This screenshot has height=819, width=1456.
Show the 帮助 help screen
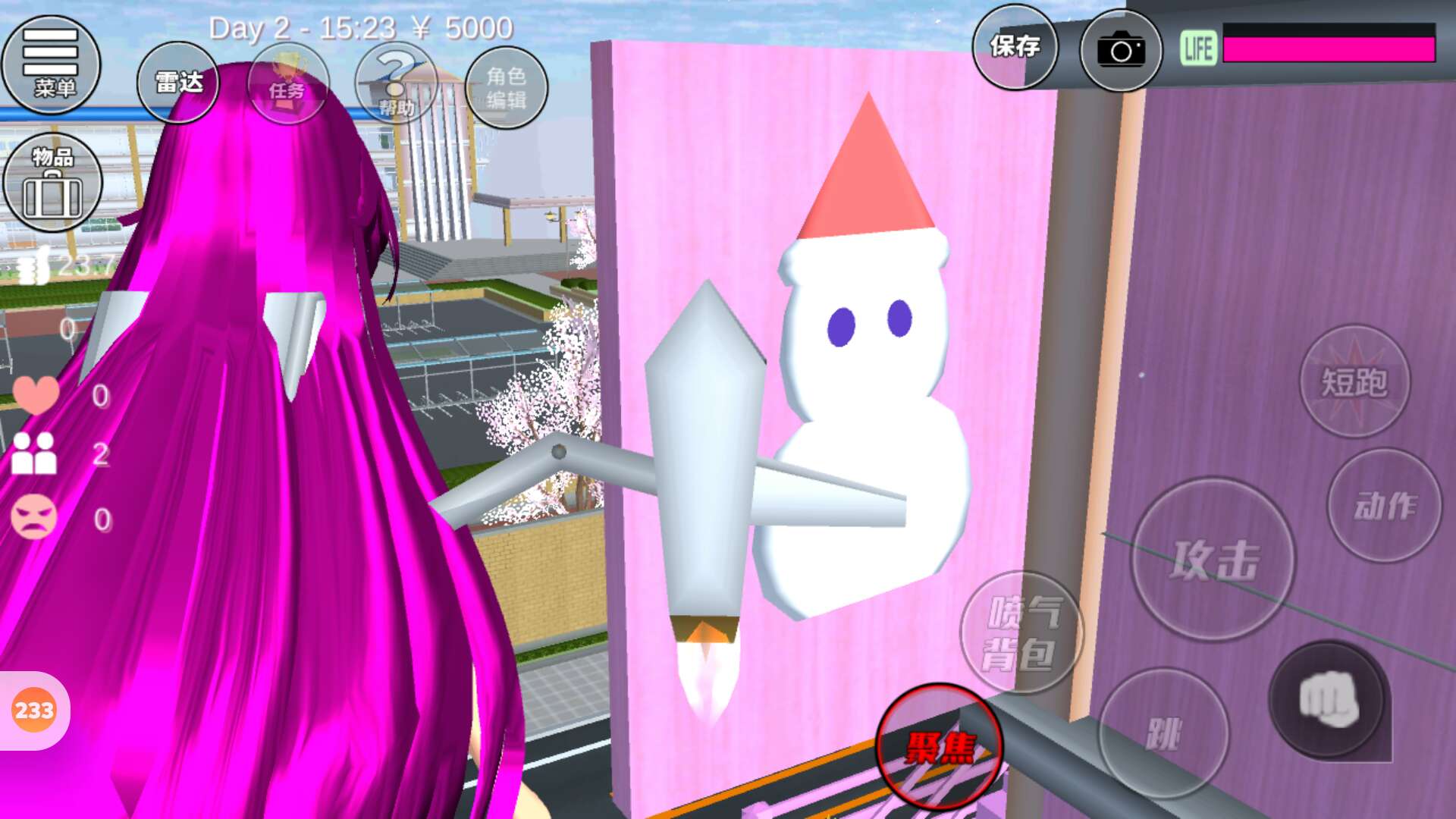[x=396, y=84]
